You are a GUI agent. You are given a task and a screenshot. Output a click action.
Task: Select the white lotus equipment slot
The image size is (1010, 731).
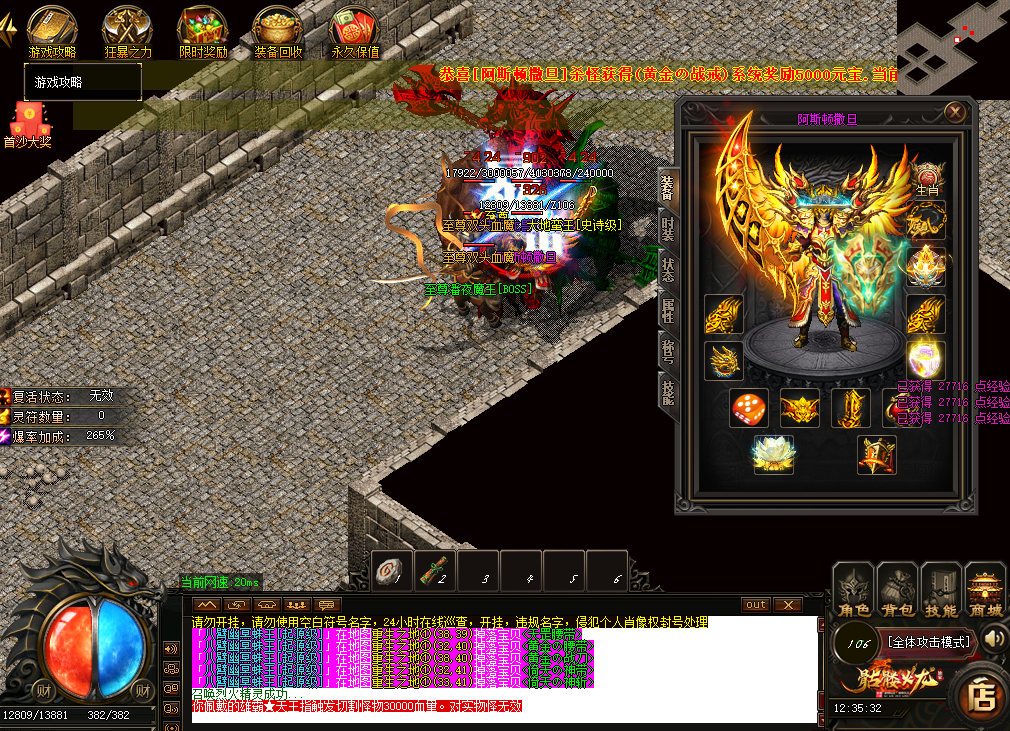[x=773, y=454]
